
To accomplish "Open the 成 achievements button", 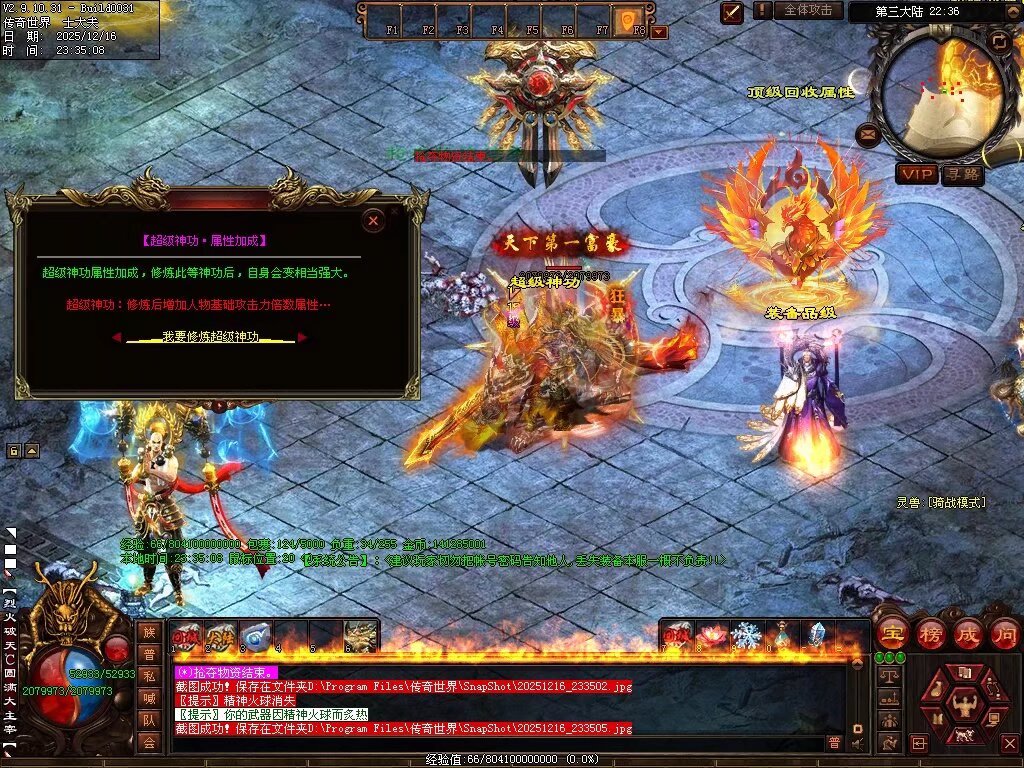I will (x=967, y=634).
